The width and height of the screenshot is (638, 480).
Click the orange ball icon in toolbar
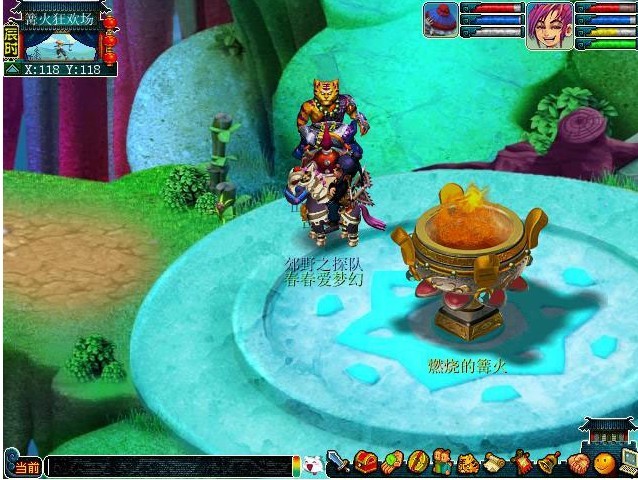(603, 463)
